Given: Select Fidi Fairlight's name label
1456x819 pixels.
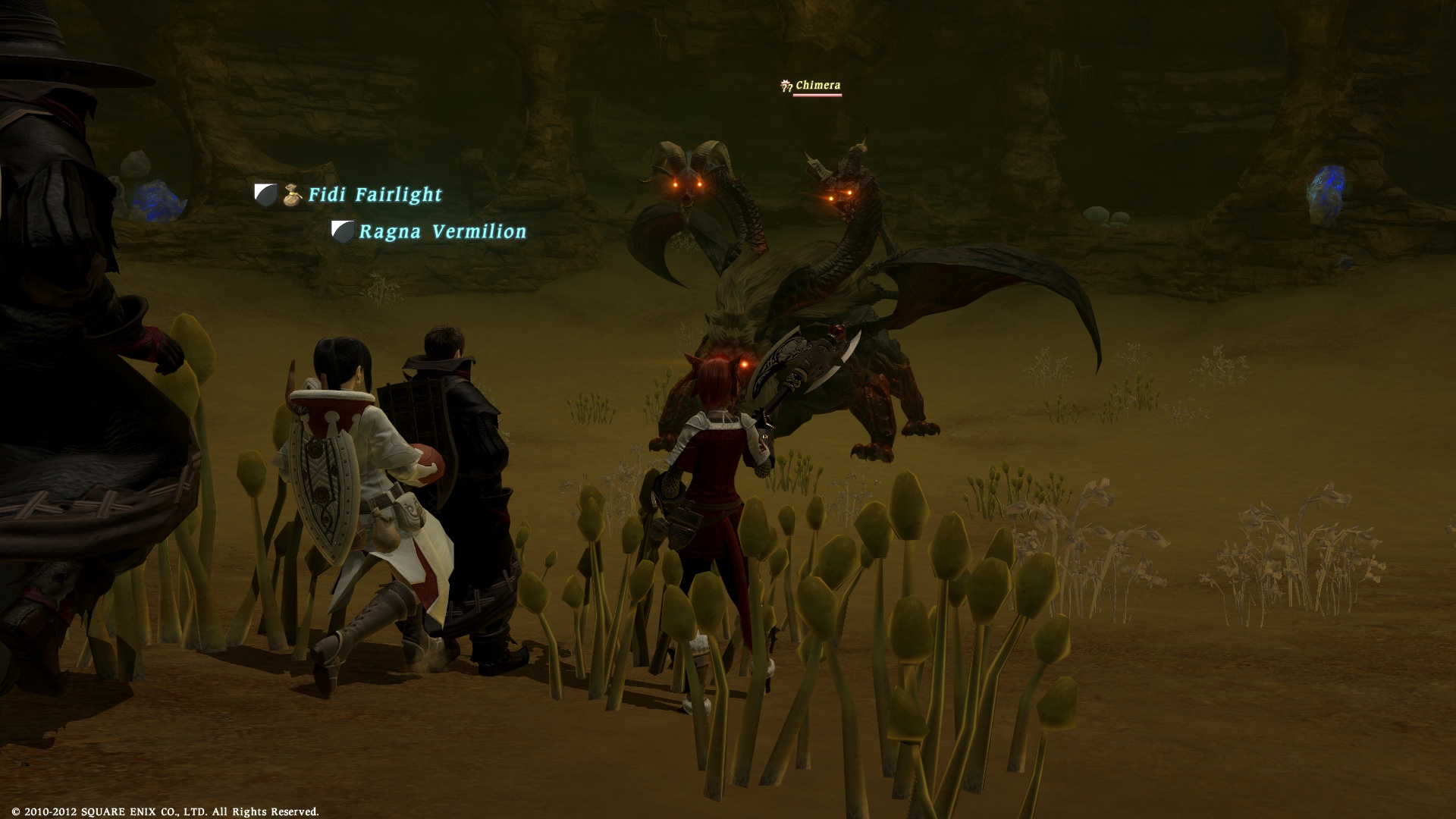Looking at the screenshot, I should pyautogui.click(x=375, y=195).
